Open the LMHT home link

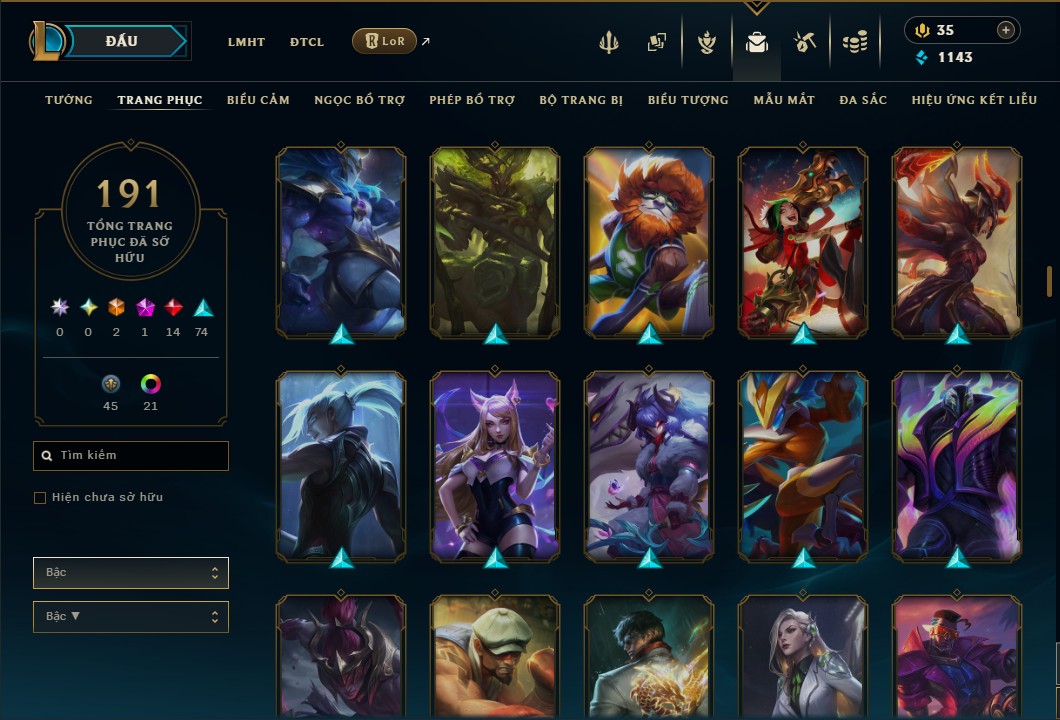[246, 42]
